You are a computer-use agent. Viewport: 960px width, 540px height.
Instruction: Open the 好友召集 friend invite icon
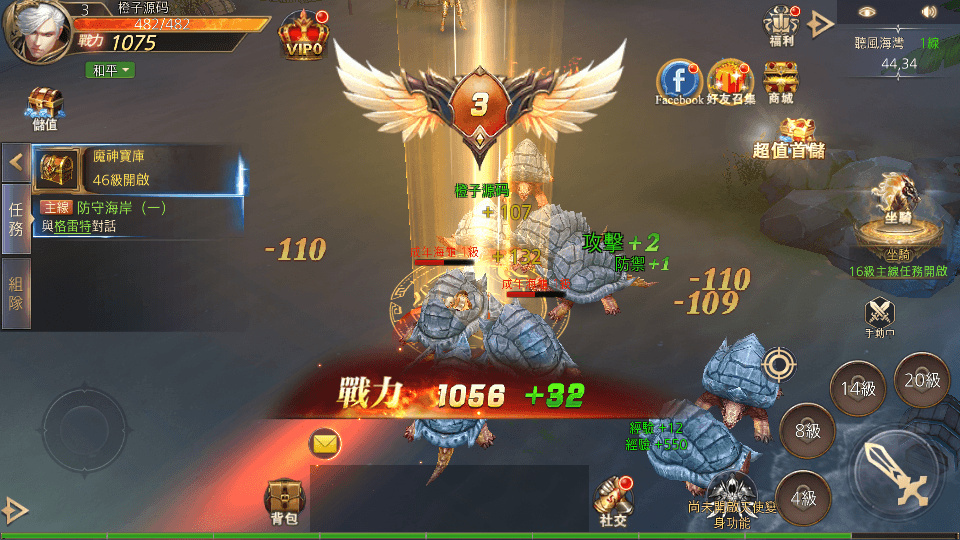click(730, 81)
